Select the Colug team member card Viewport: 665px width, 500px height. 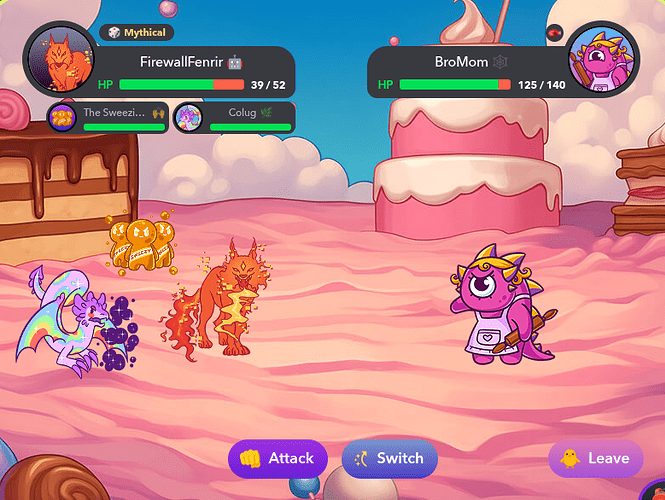[x=233, y=118]
